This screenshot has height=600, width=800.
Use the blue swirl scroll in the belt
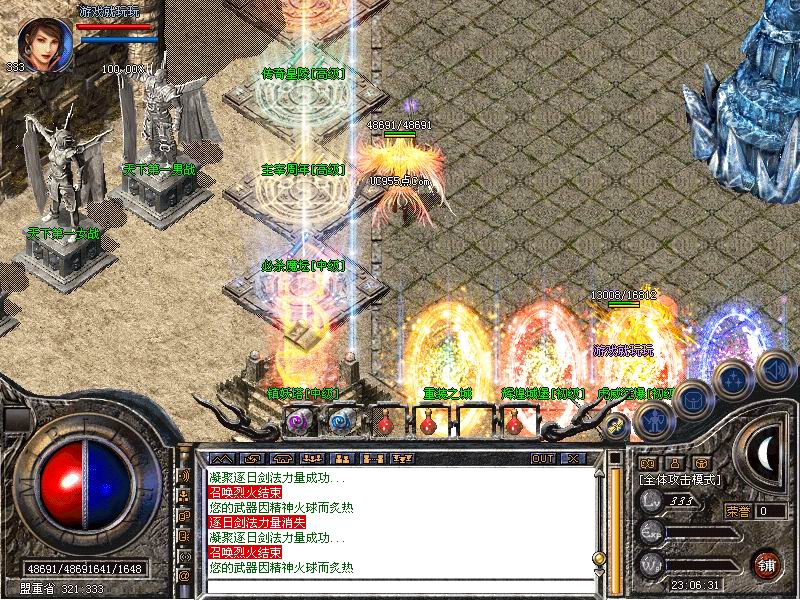coord(341,421)
